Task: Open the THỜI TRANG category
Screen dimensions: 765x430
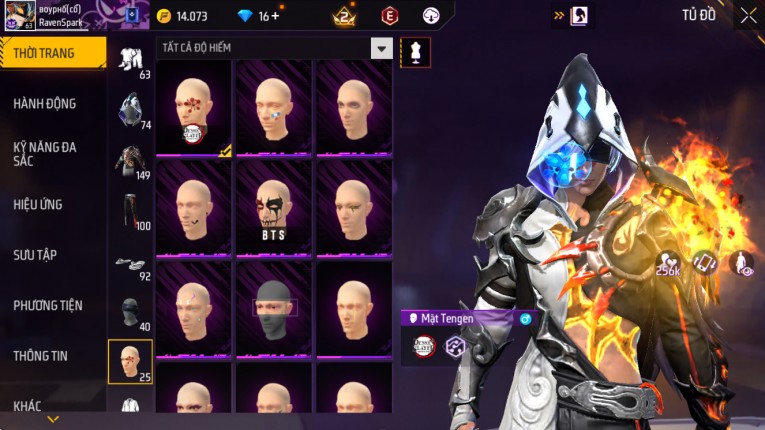Action: pos(45,53)
